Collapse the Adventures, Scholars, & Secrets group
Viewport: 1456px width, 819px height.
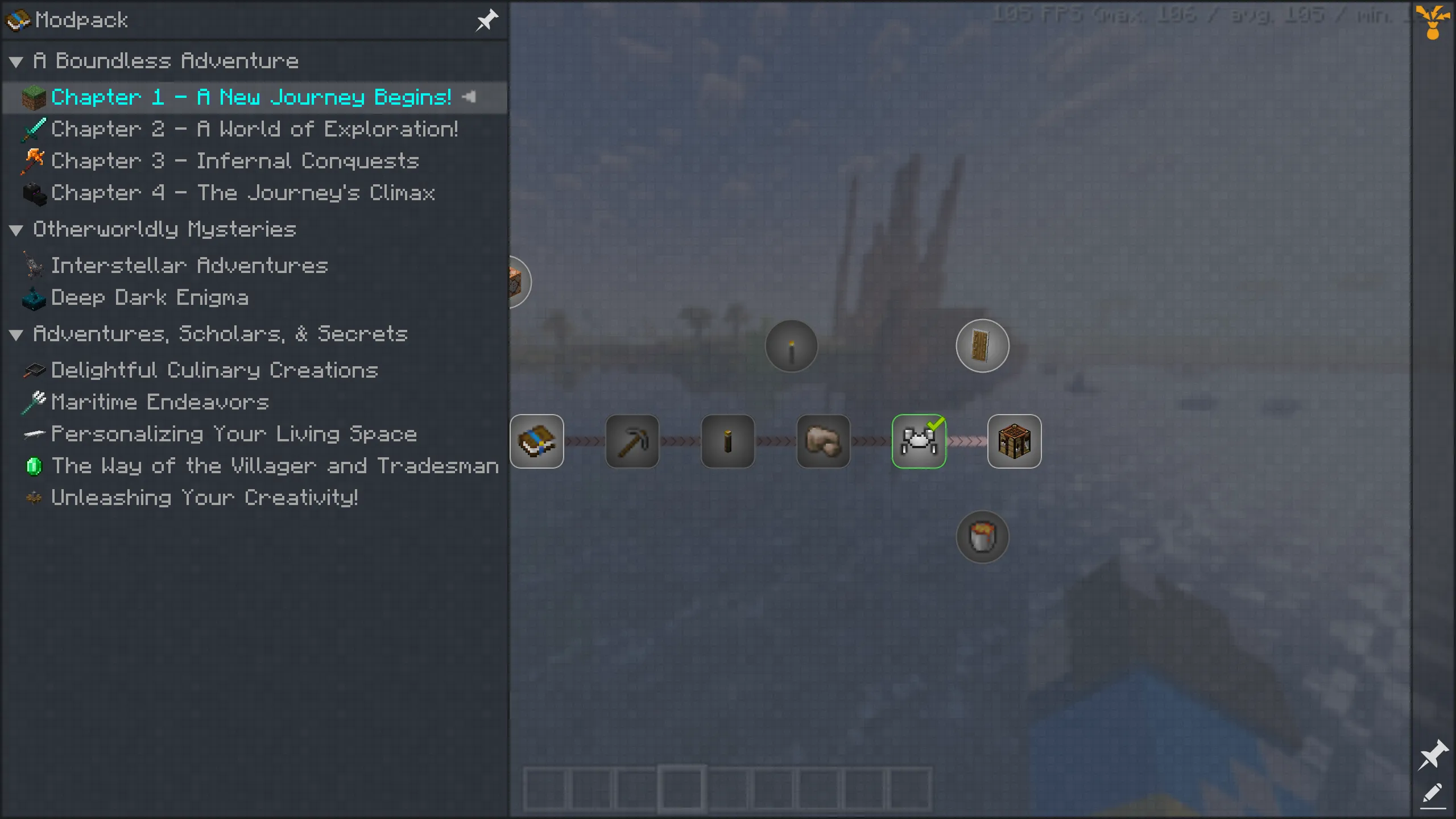coord(16,334)
